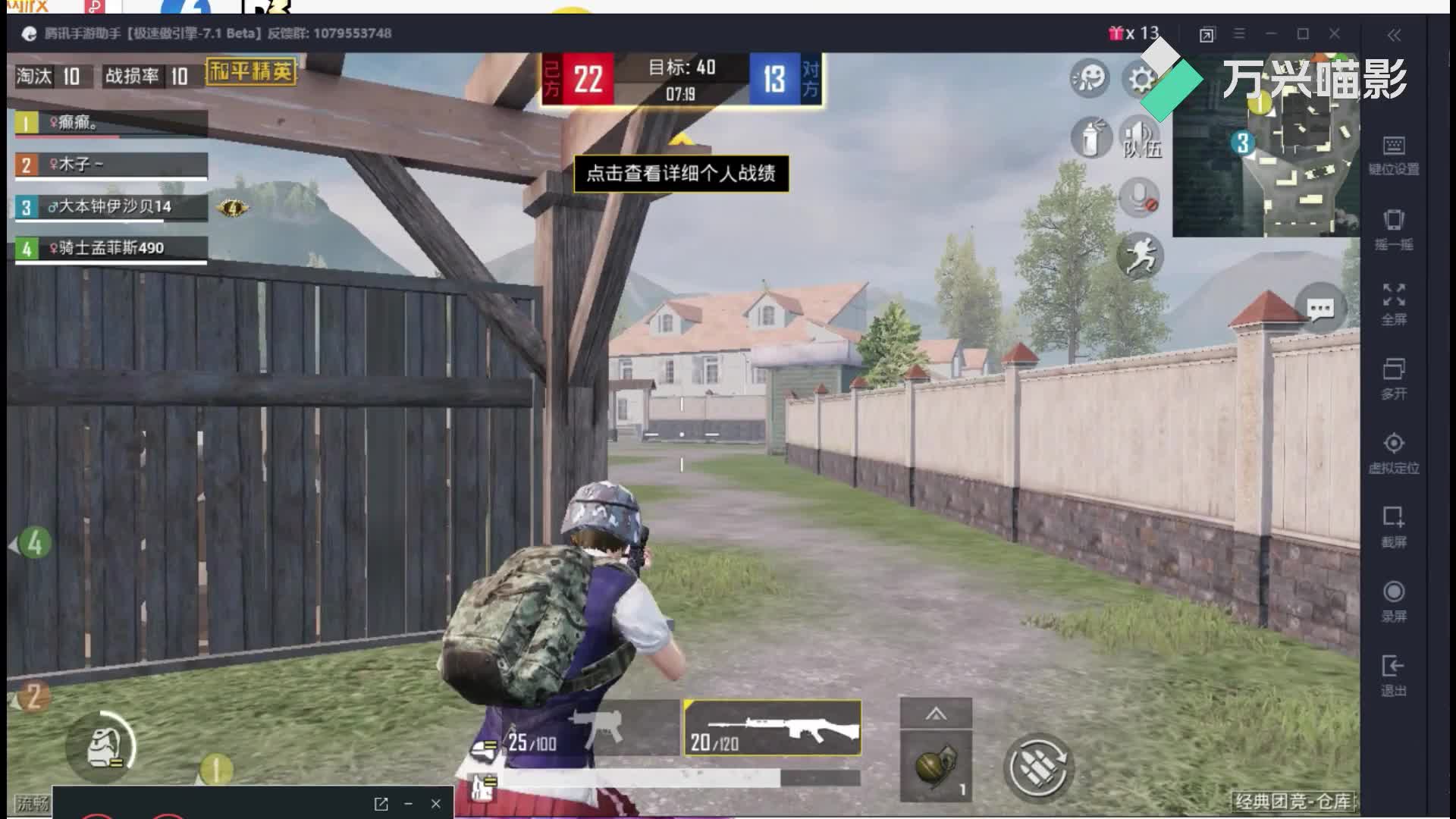1456x819 pixels.
Task: Open the backpack inventory icon
Action: pos(101,747)
